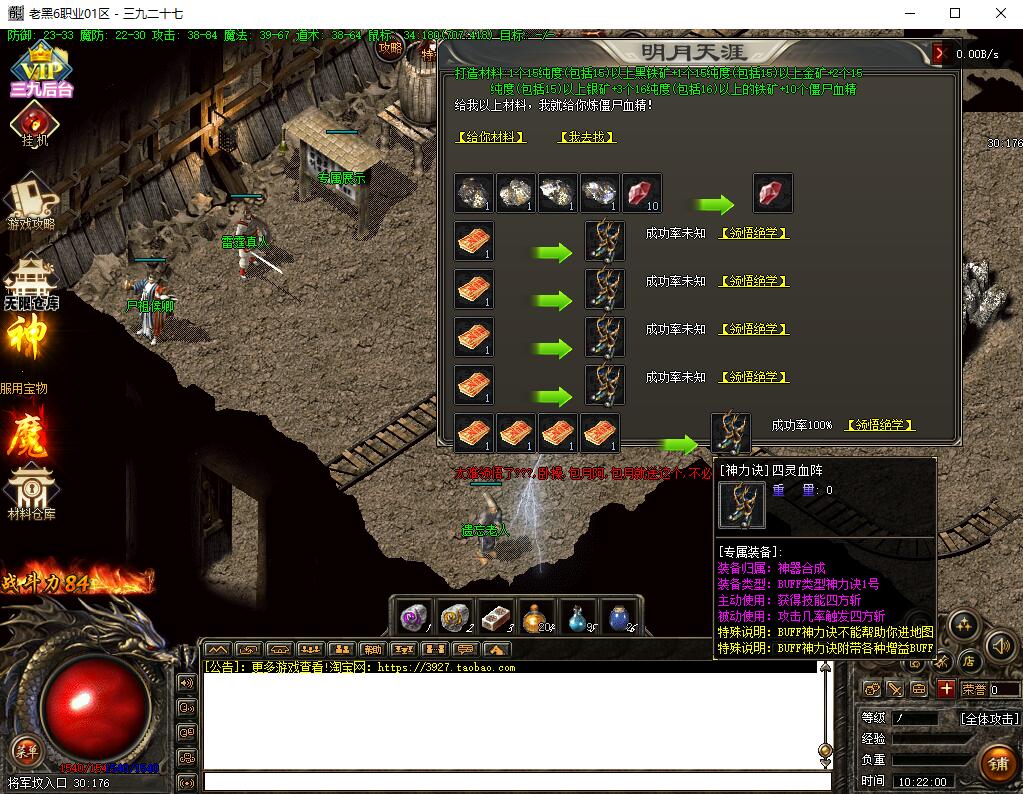The image size is (1023, 794).
Task: Toggle the [全体攻击] attack mode
Action: [x=989, y=718]
